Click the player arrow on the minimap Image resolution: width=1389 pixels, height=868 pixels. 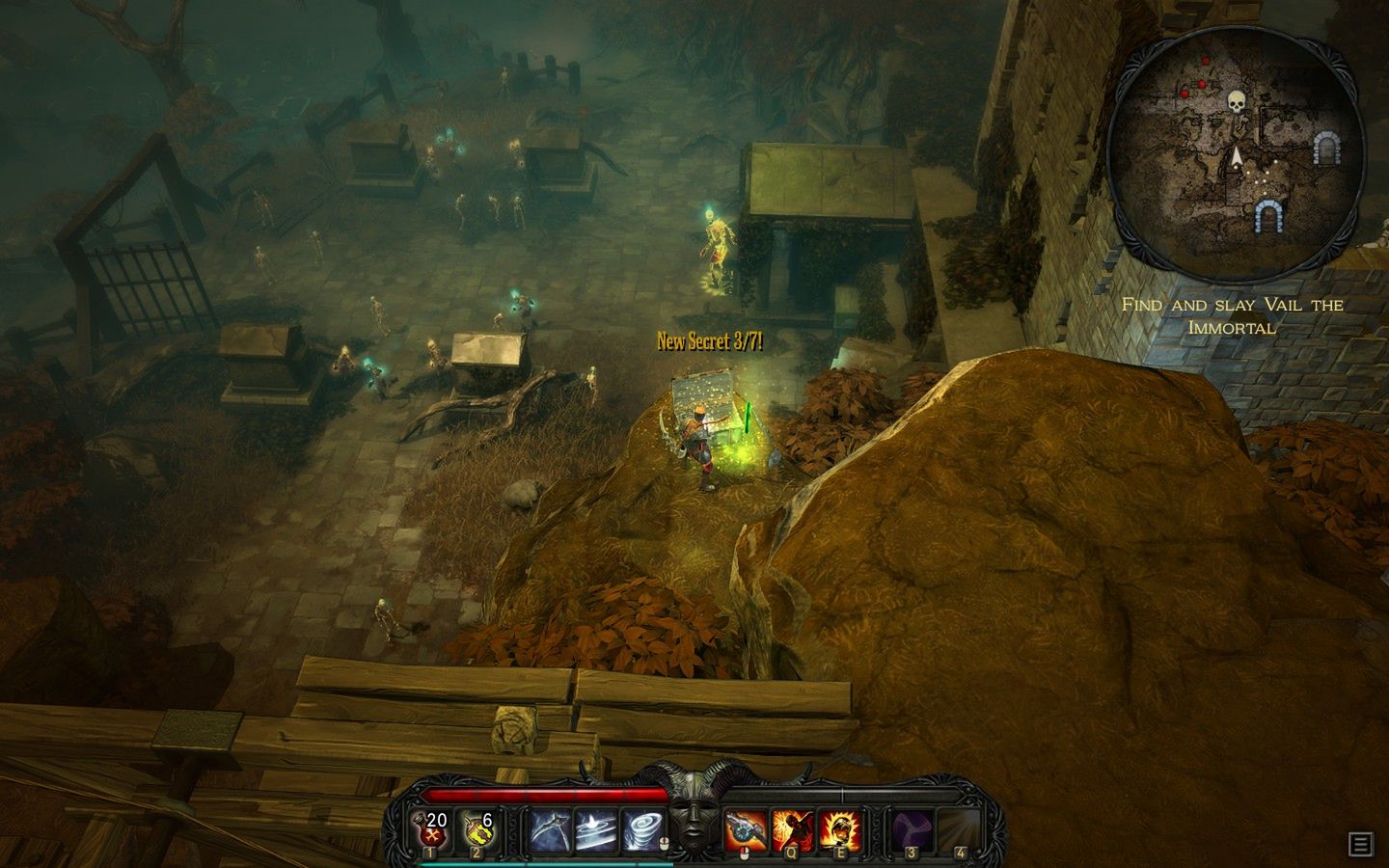pyautogui.click(x=1236, y=154)
